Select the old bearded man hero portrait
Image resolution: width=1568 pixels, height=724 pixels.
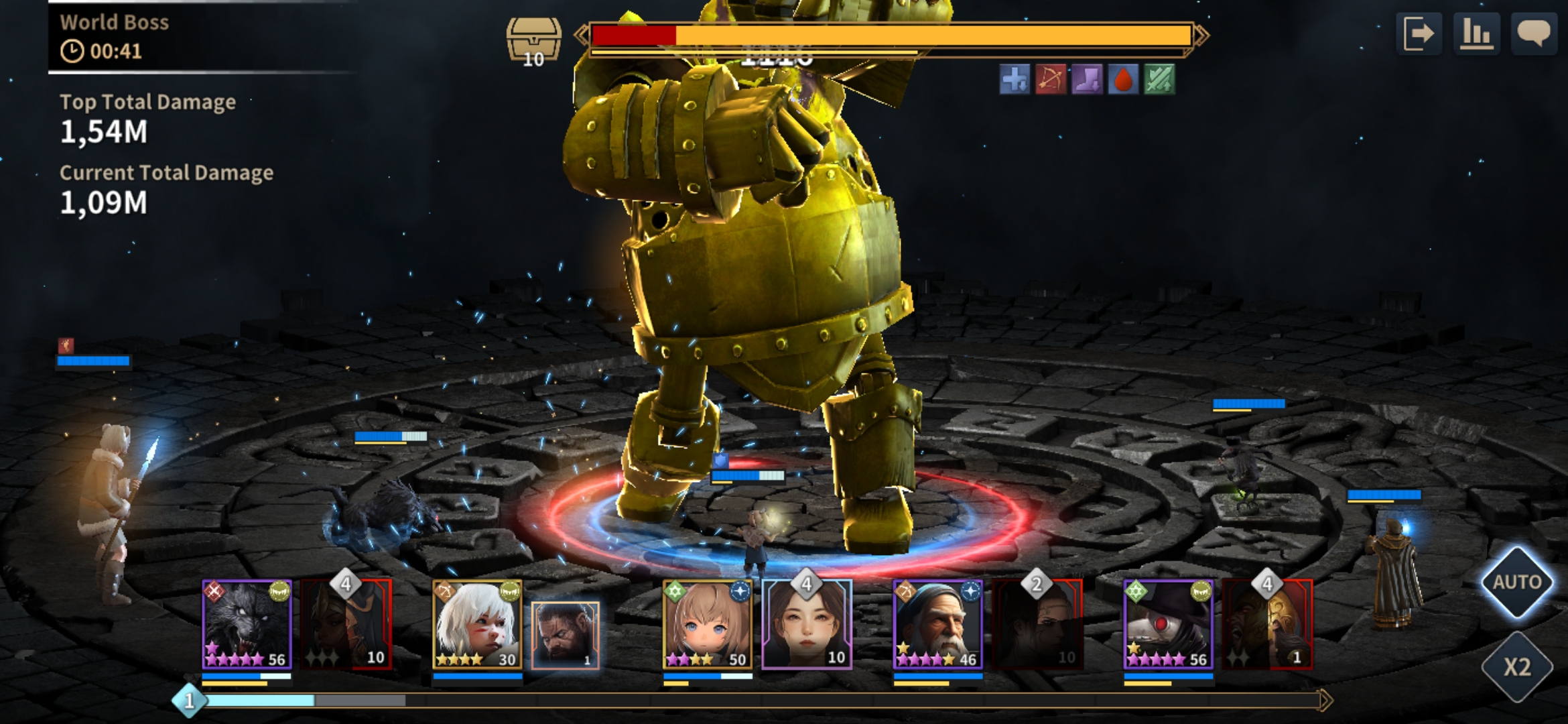coord(937,625)
